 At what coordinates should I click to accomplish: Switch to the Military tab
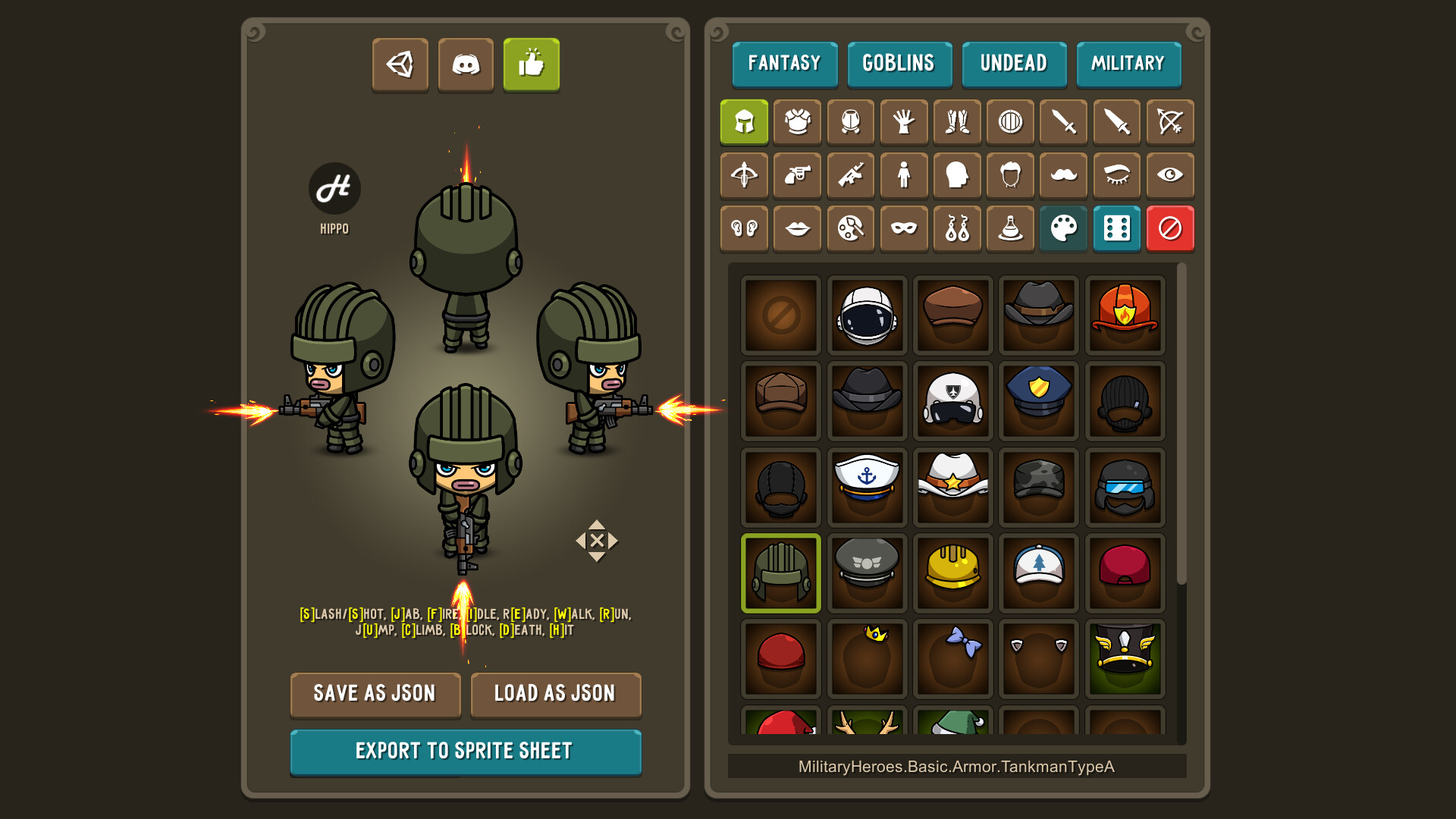1128,64
